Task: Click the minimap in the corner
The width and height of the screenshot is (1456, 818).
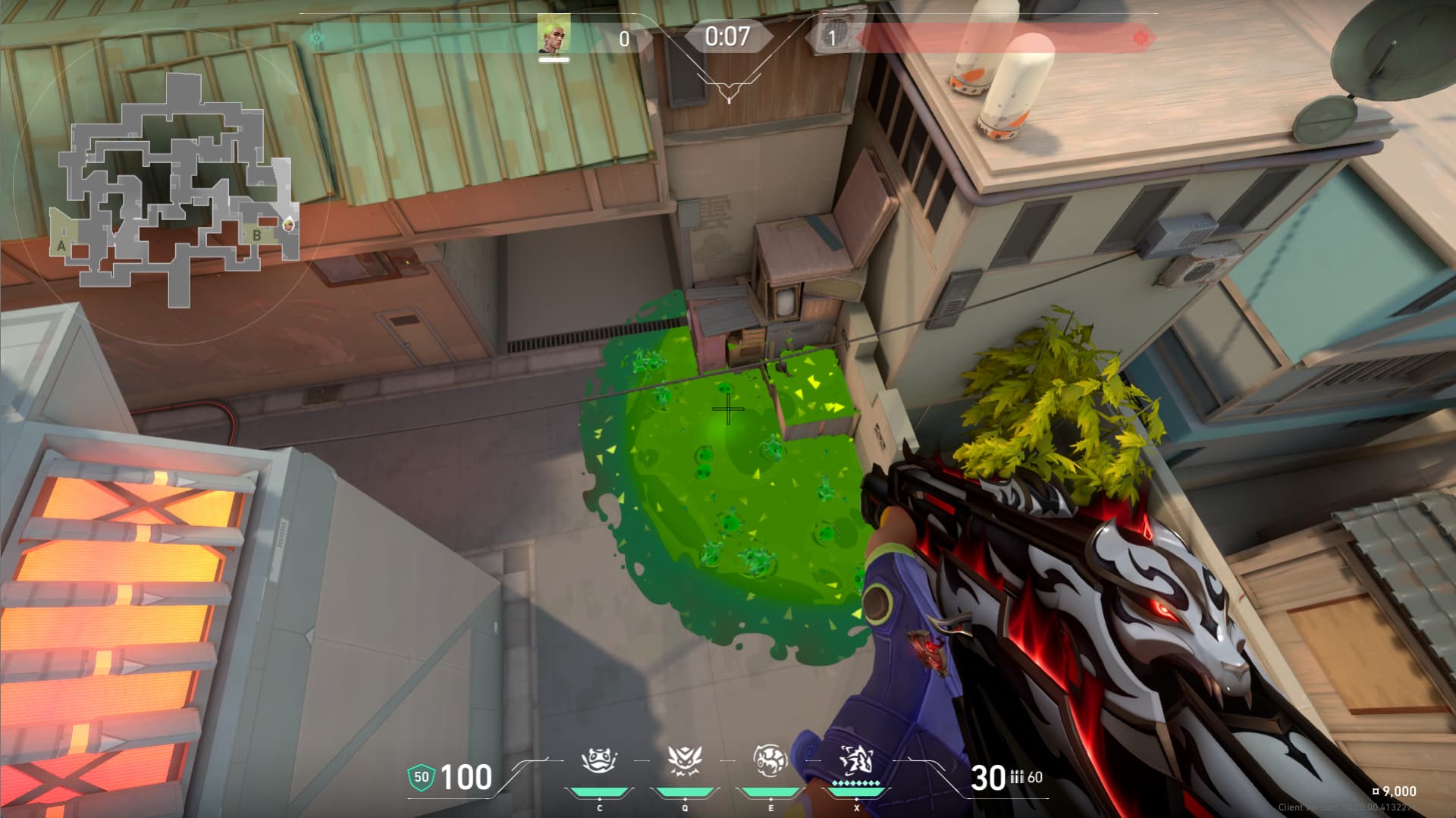Action: tap(176, 190)
